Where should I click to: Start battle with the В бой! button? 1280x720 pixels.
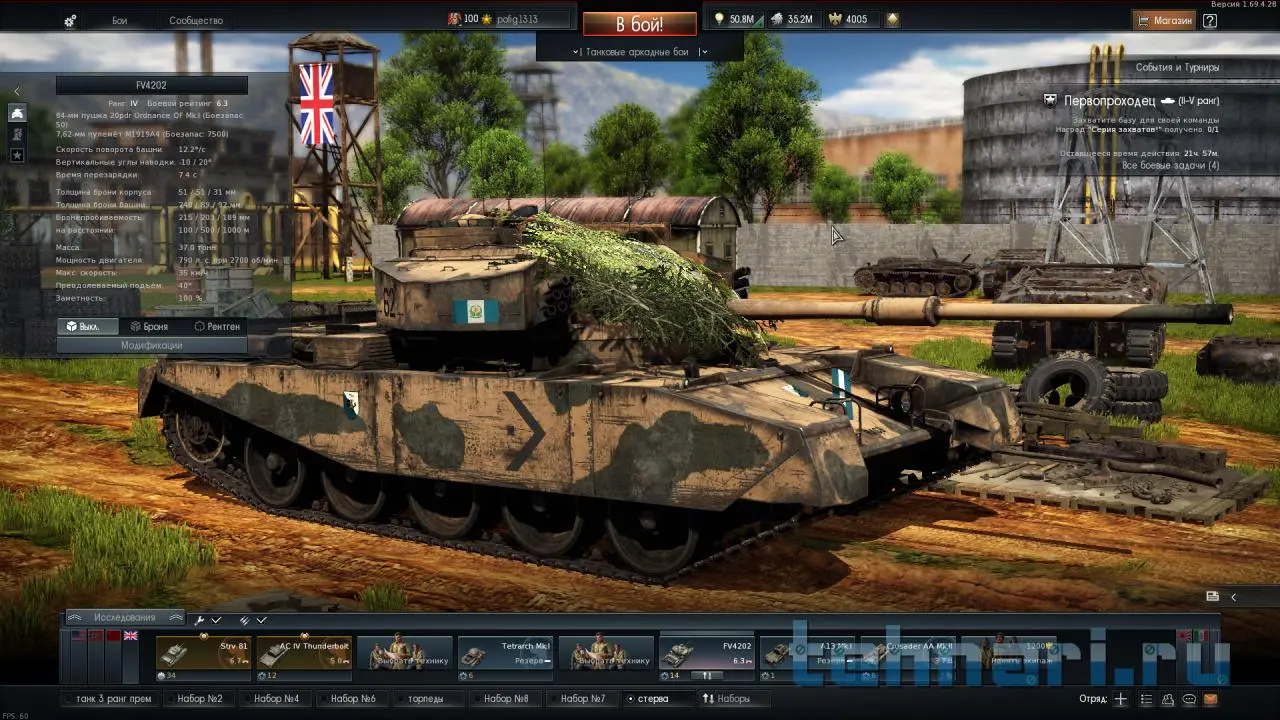tap(639, 24)
